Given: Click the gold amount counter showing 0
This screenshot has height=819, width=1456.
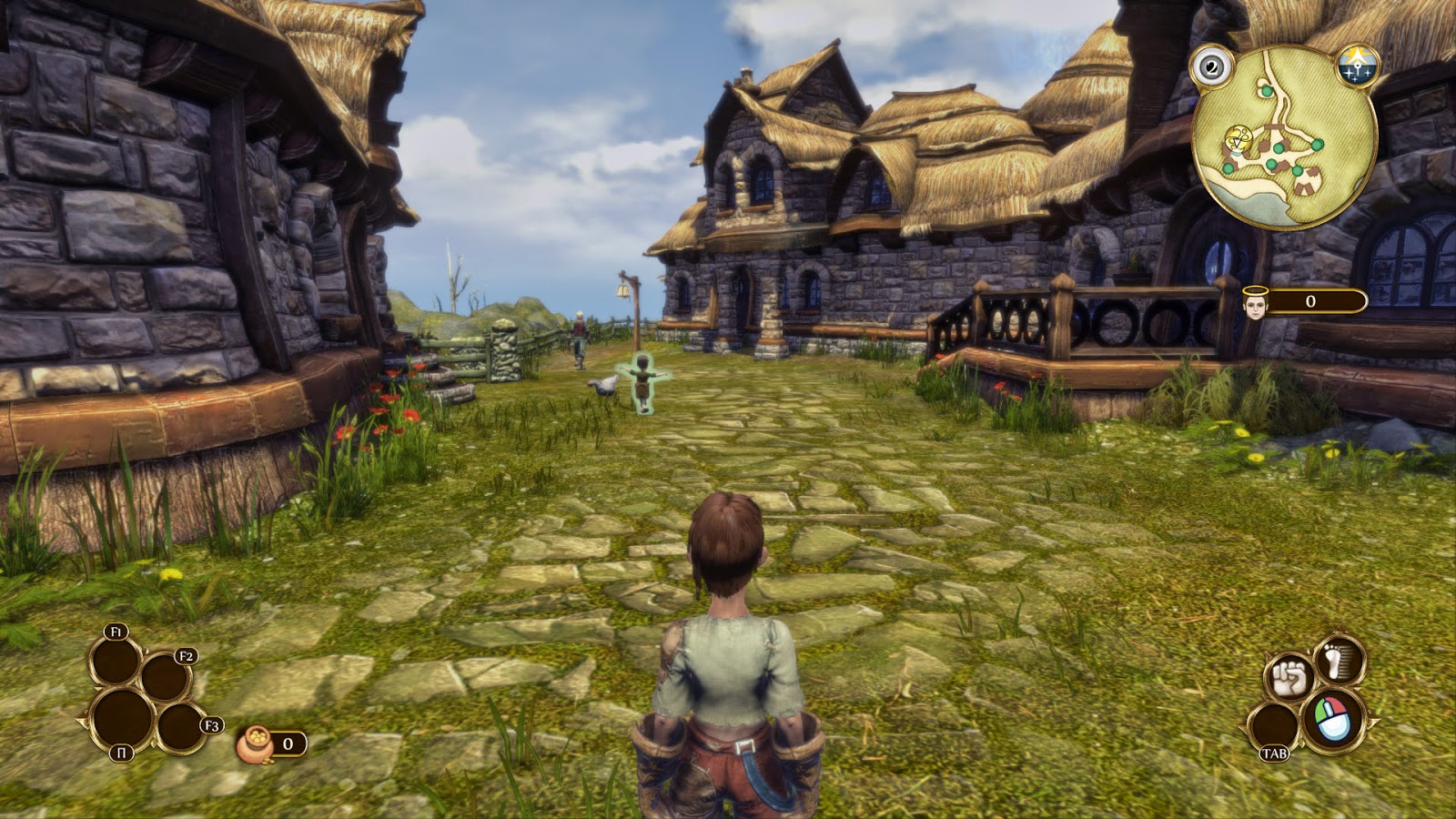Looking at the screenshot, I should pyautogui.click(x=288, y=743).
